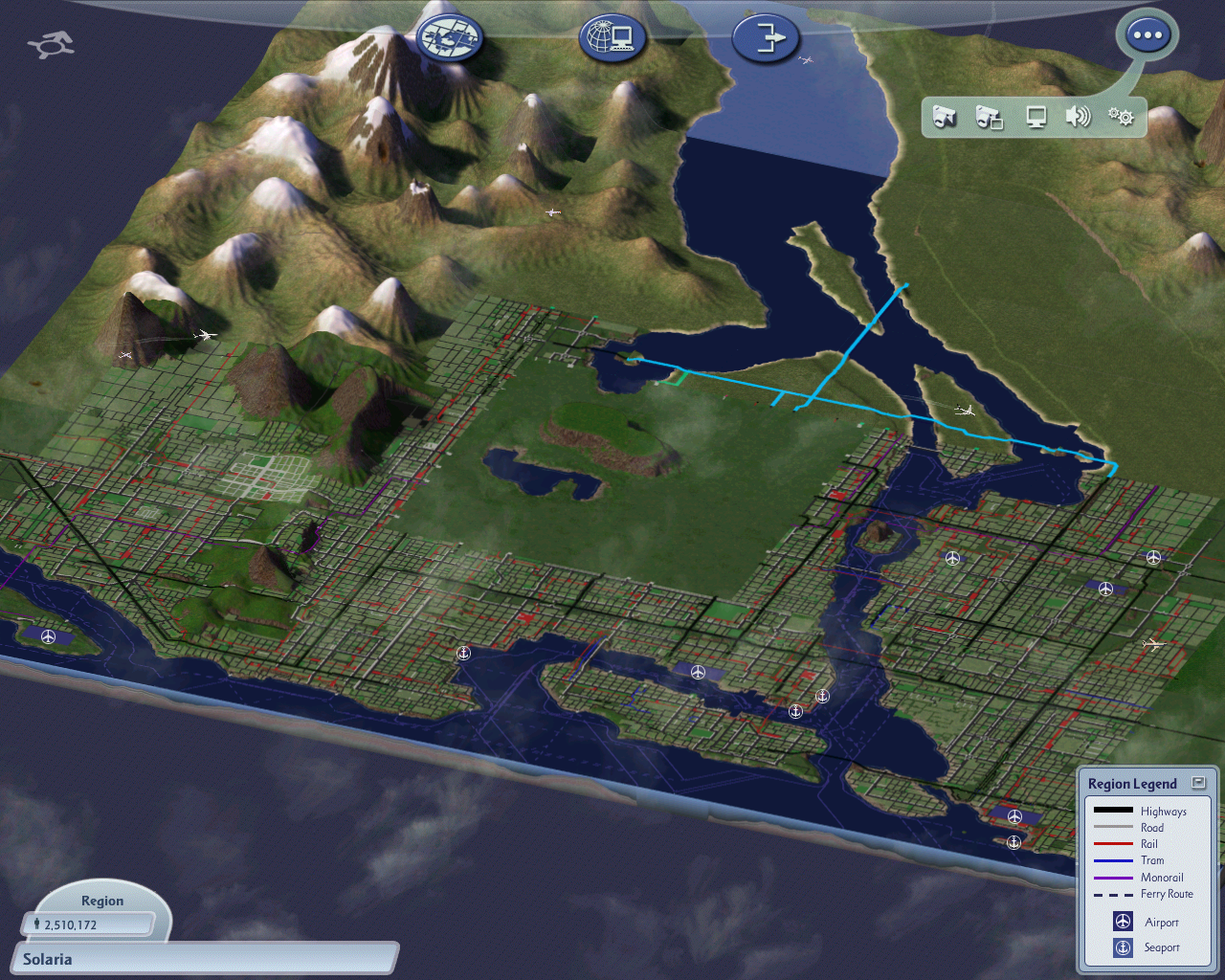1225x980 pixels.
Task: Open display settings monitor icon
Action: point(1036,117)
